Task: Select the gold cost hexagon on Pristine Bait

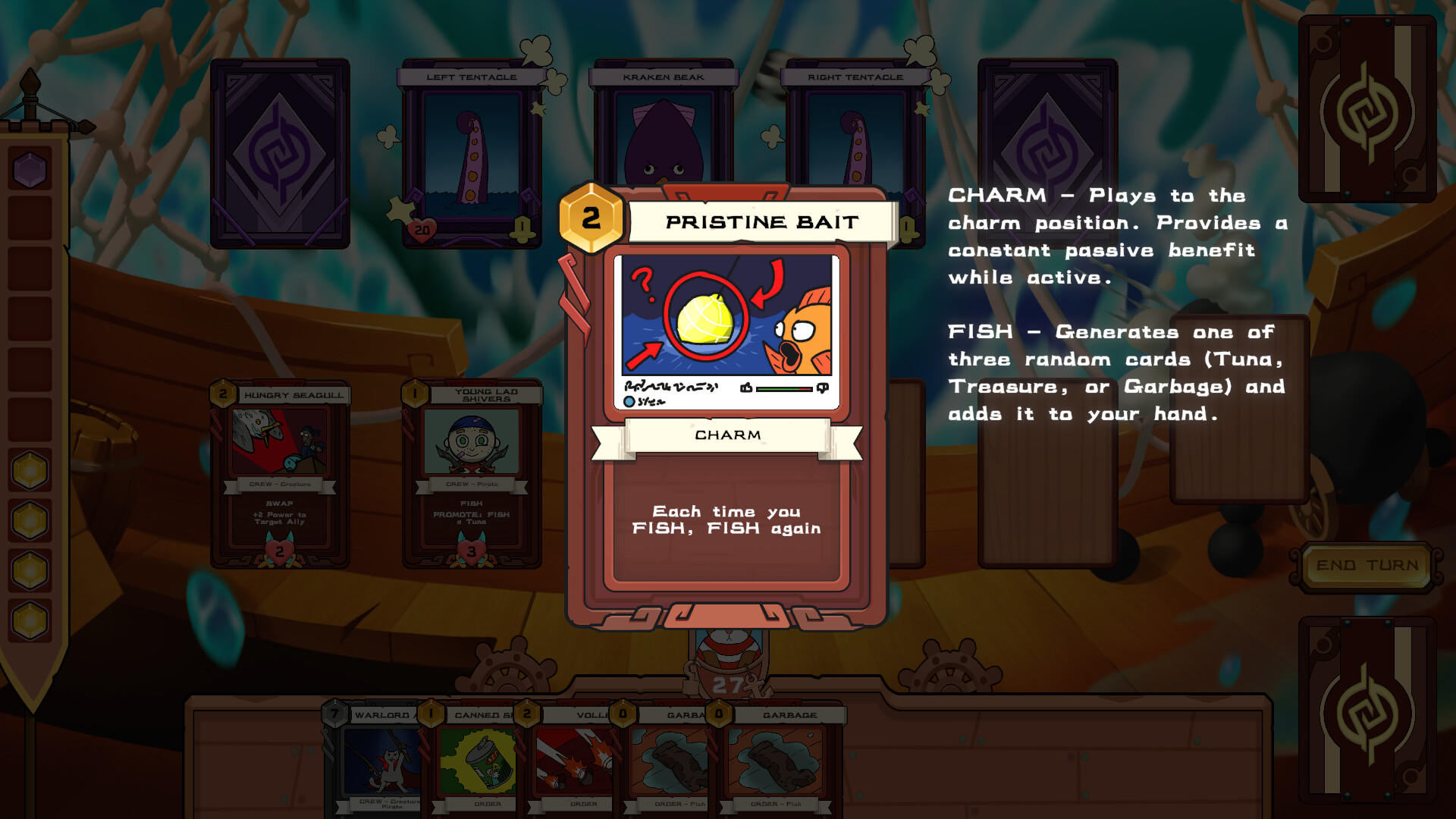Action: tap(589, 220)
